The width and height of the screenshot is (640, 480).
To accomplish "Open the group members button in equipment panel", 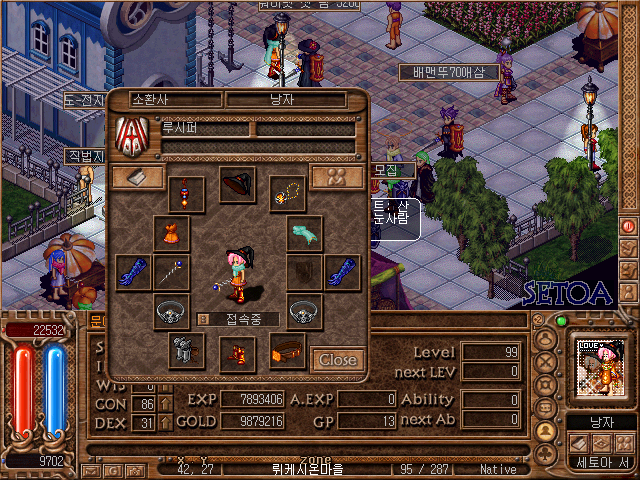I will point(336,177).
